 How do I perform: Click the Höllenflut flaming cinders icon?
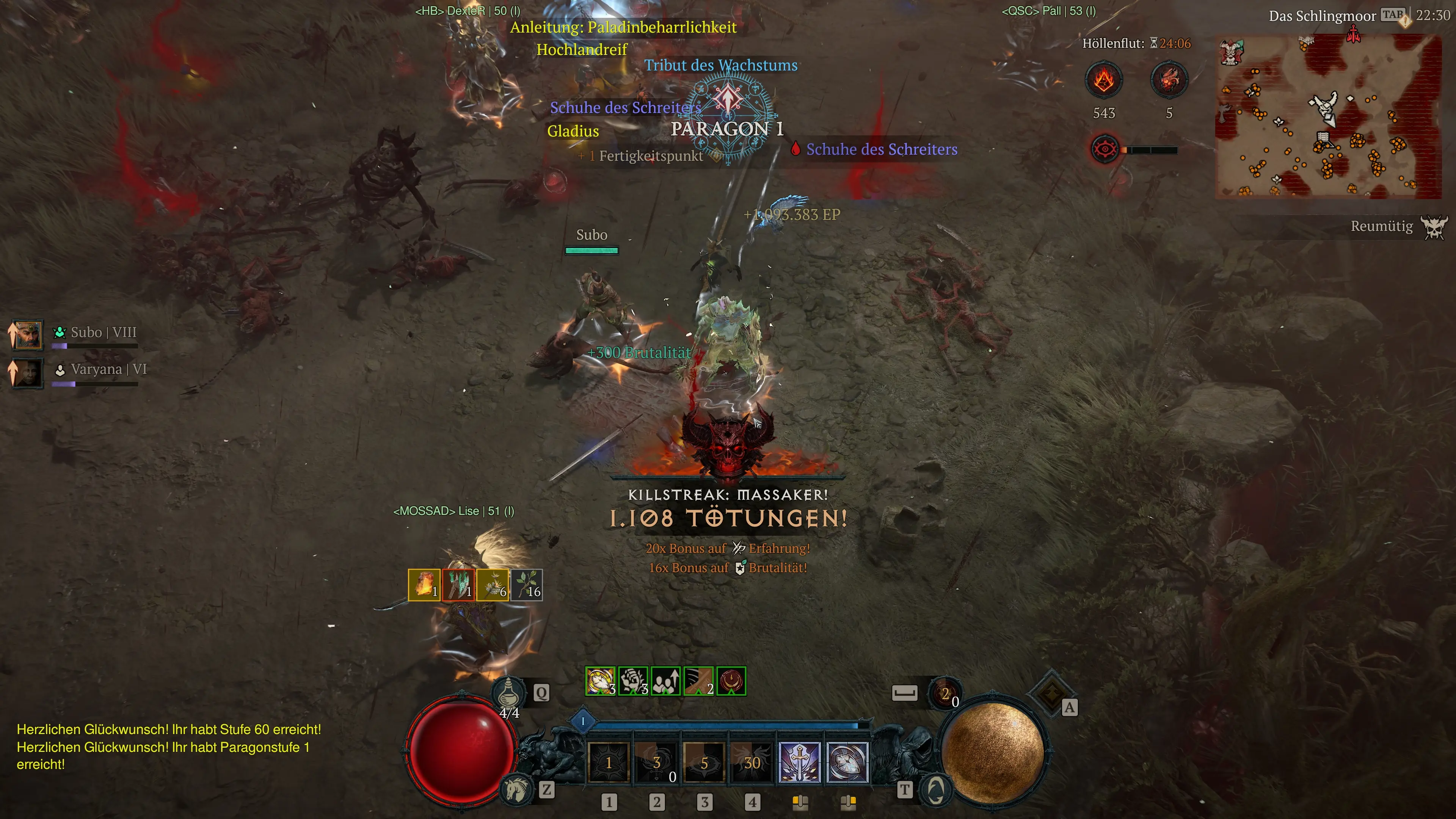tap(1103, 80)
